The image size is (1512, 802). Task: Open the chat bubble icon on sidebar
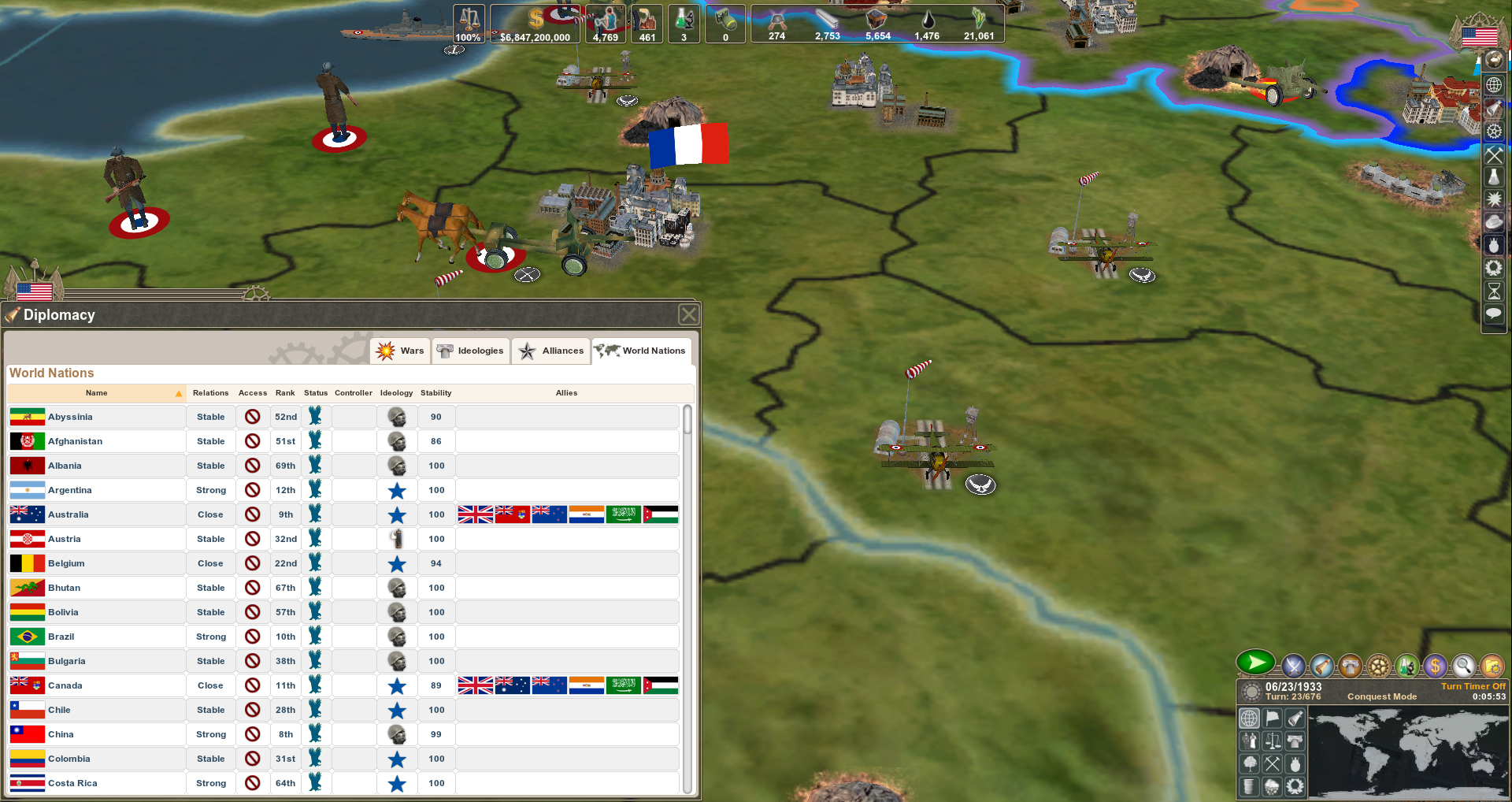1494,314
